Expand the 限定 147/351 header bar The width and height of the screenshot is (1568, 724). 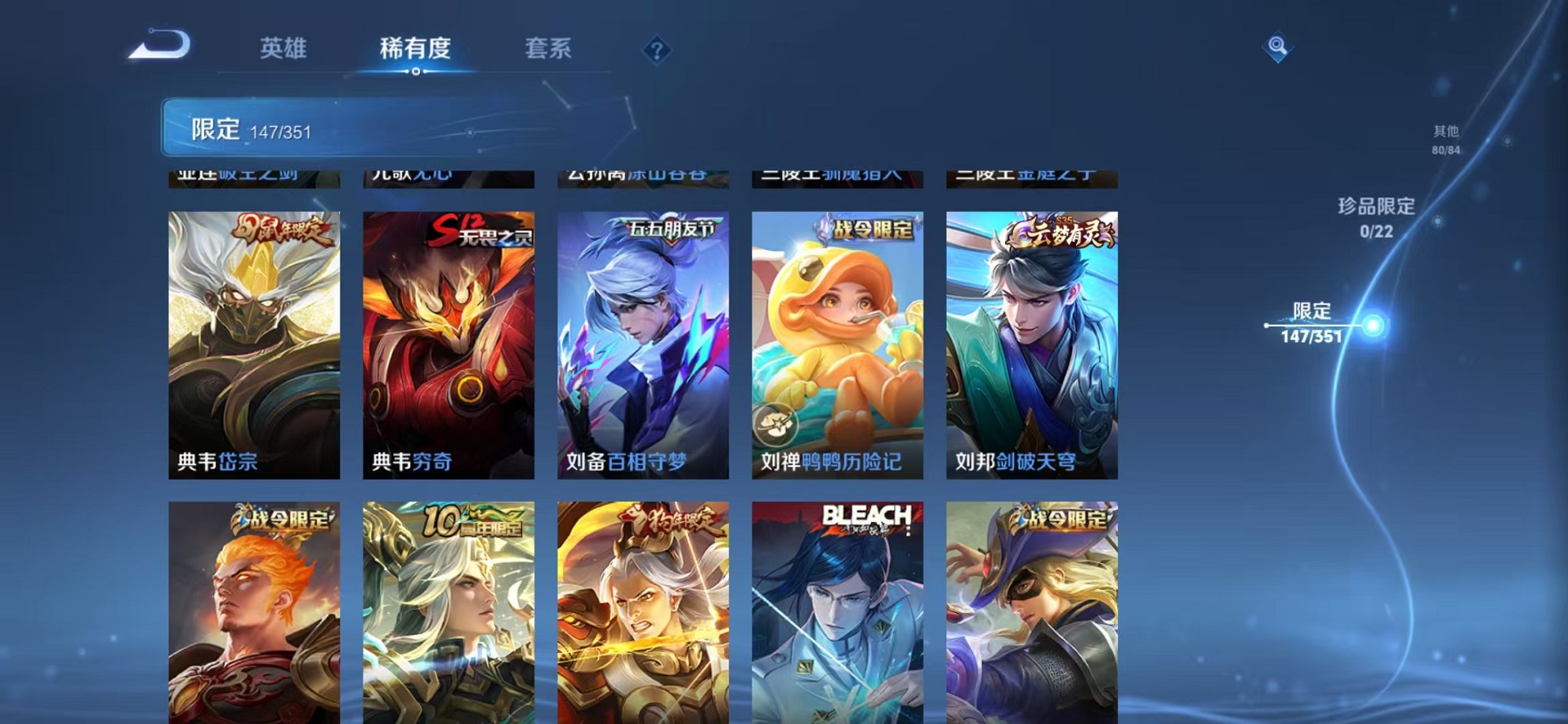tap(315, 128)
